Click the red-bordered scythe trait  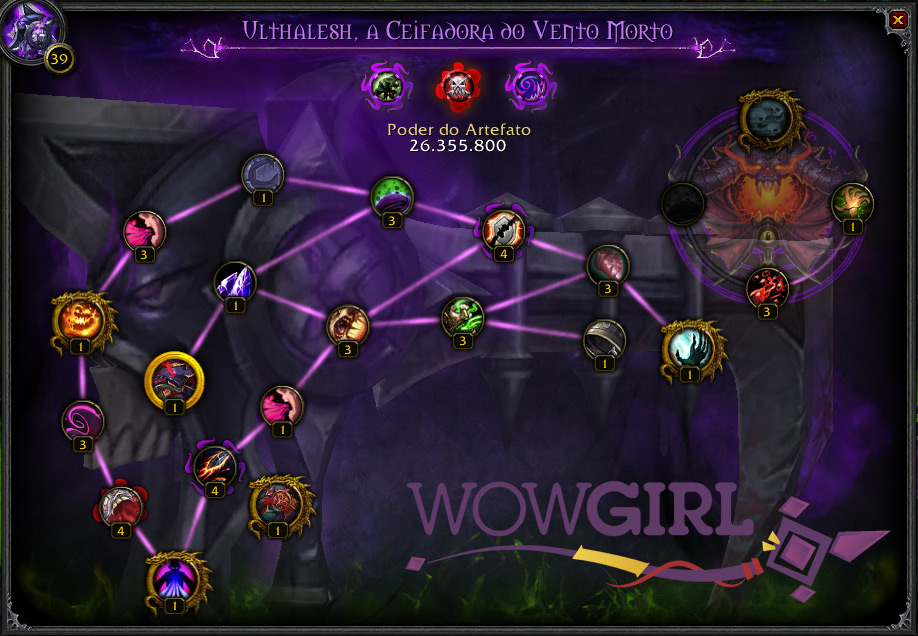[x=120, y=507]
